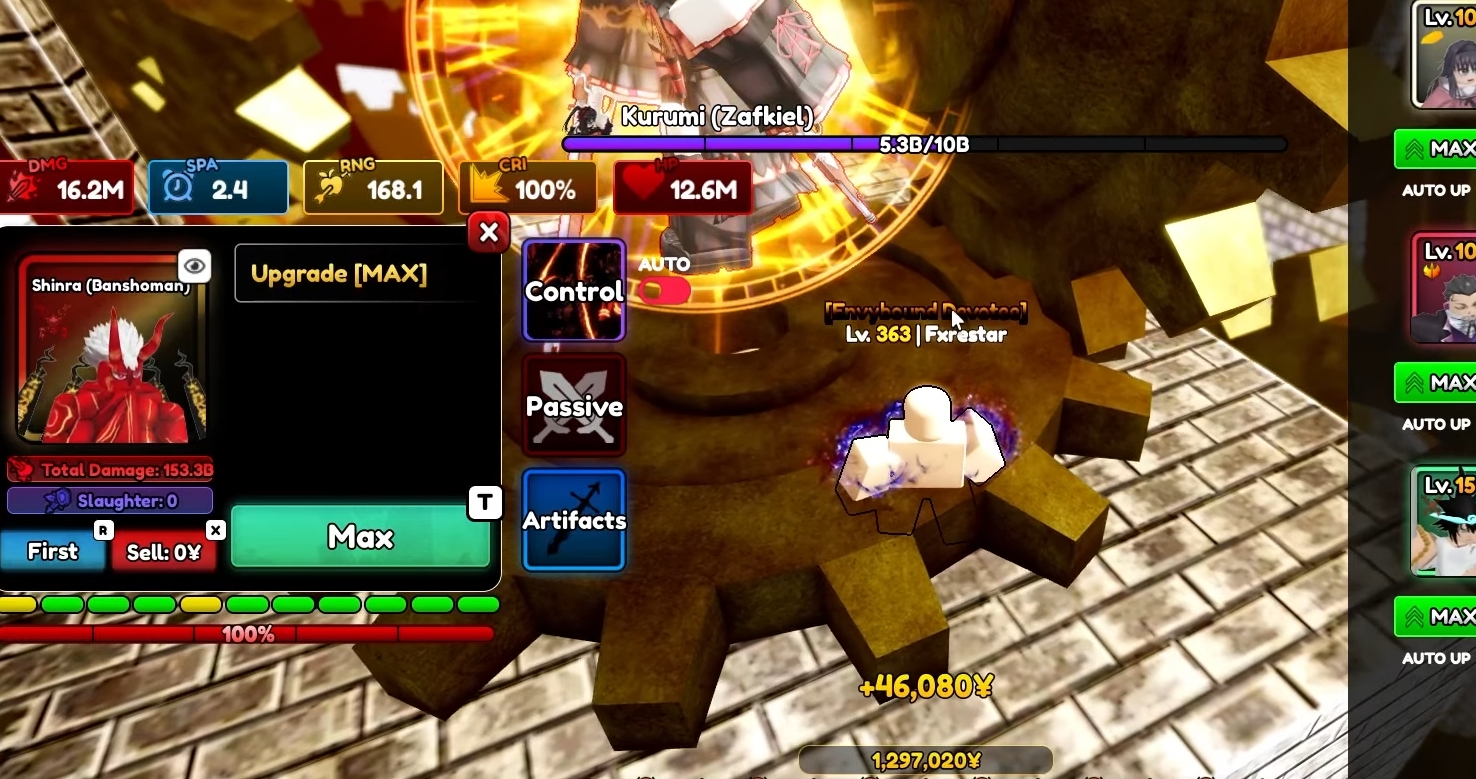Click the SPA clock stat icon

[176, 186]
